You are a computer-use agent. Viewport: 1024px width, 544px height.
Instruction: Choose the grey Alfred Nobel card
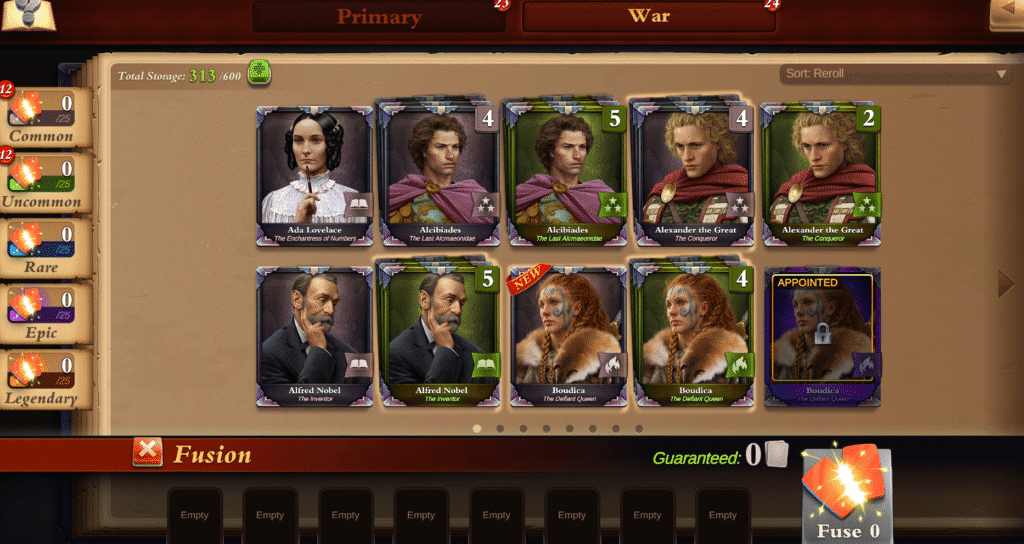[315, 336]
